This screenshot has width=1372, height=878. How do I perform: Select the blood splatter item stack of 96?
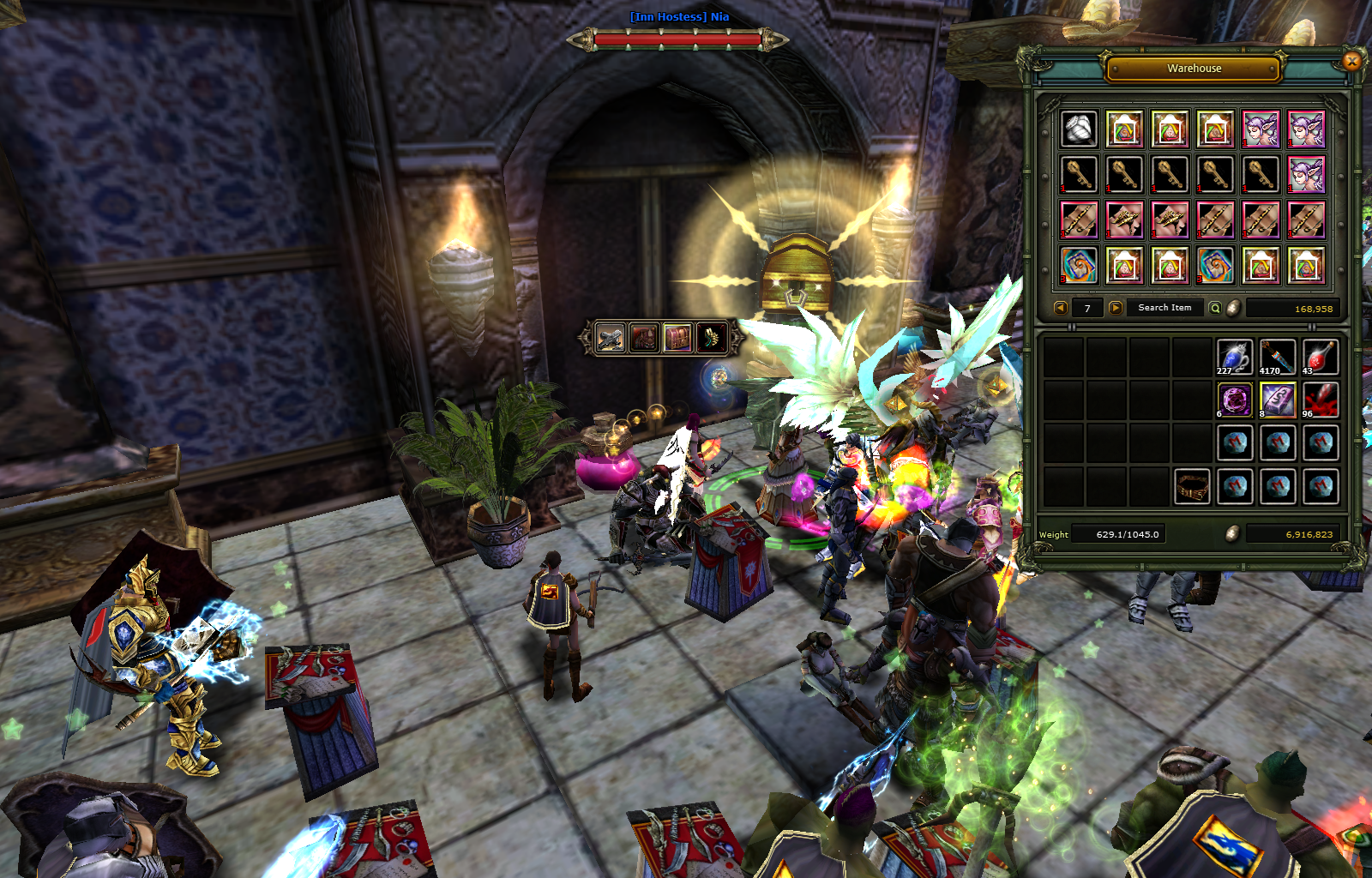[1321, 400]
